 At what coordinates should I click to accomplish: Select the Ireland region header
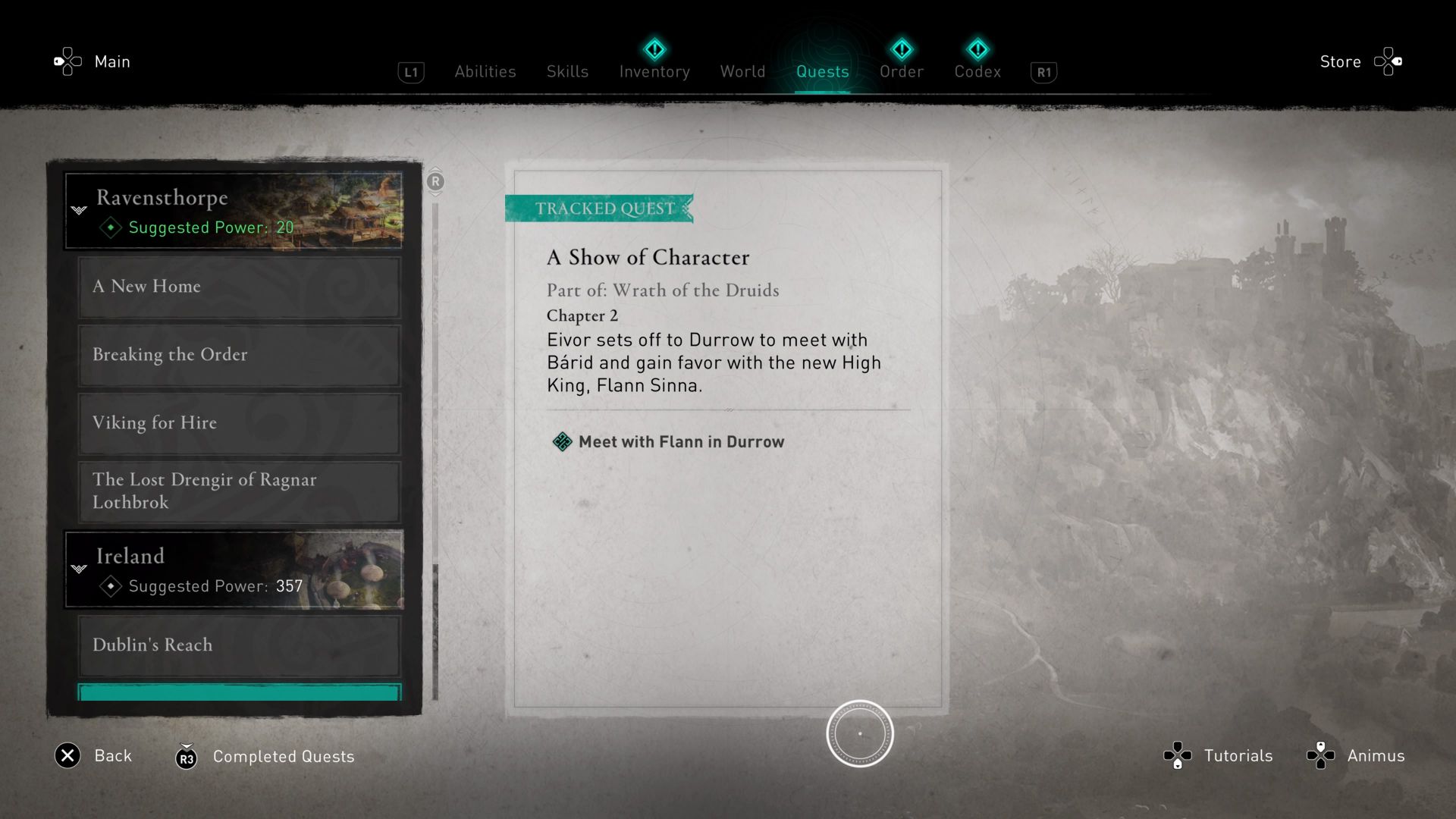(234, 569)
